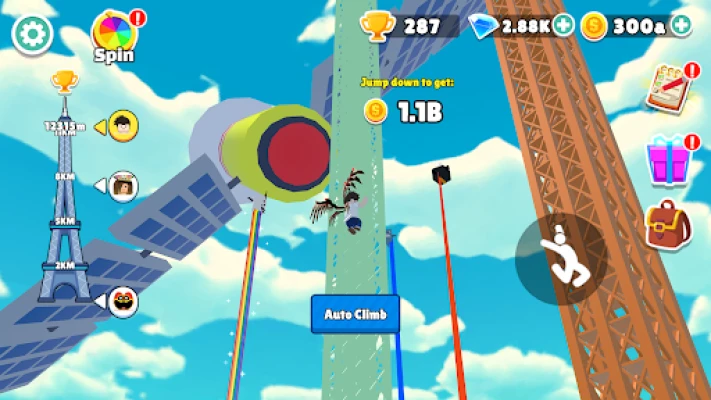Select the brown-haired player avatar on the tracker

[122, 185]
